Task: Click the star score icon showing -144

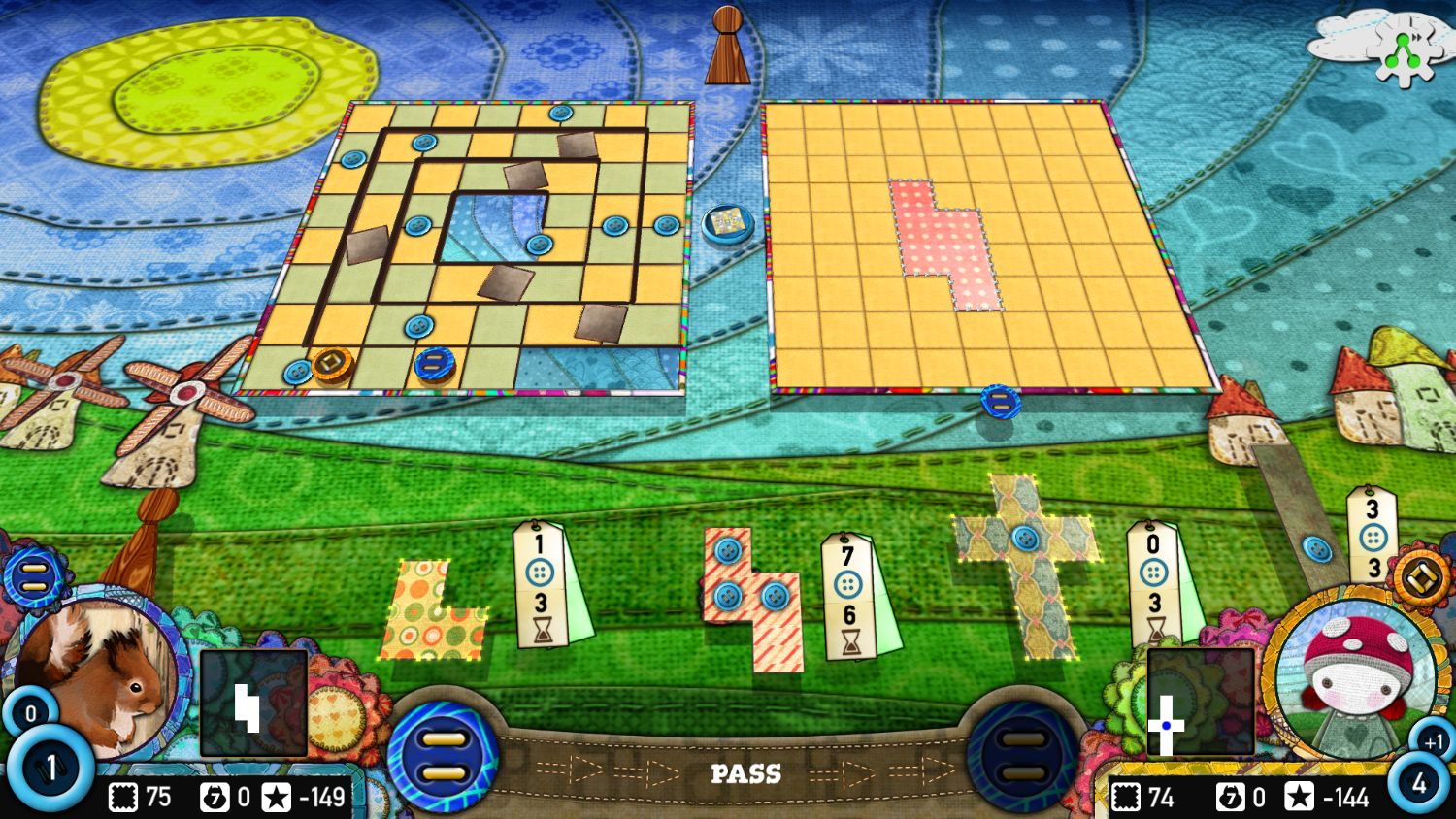Action: 1300,798
